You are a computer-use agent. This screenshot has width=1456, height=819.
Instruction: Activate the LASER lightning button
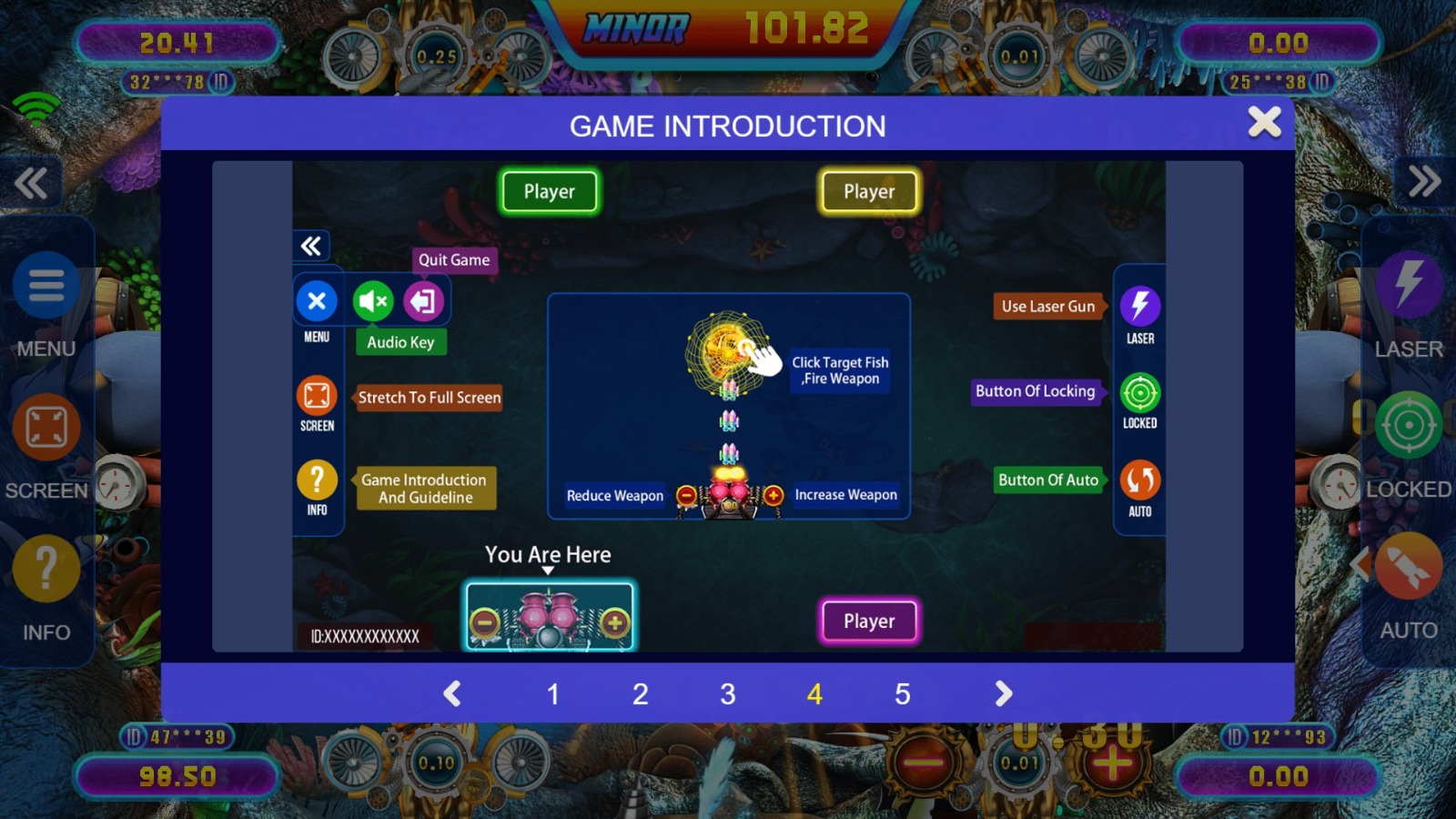1409,284
